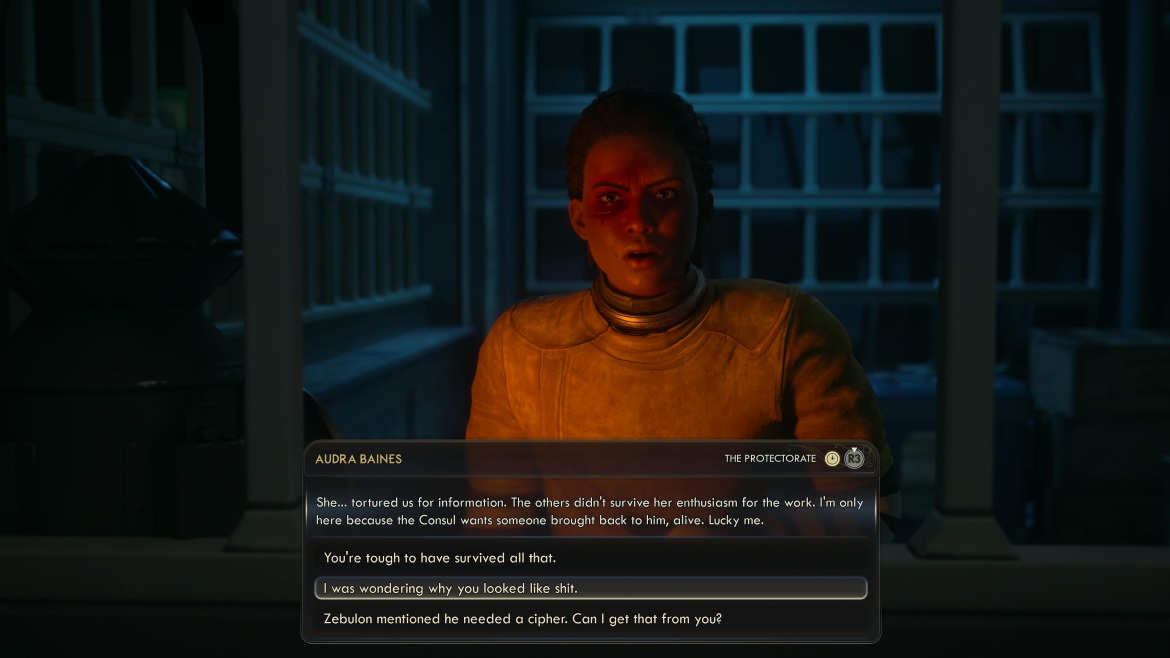Screen dimensions: 1170x658
Task: Open the dialogue history clock icon
Action: 832,459
